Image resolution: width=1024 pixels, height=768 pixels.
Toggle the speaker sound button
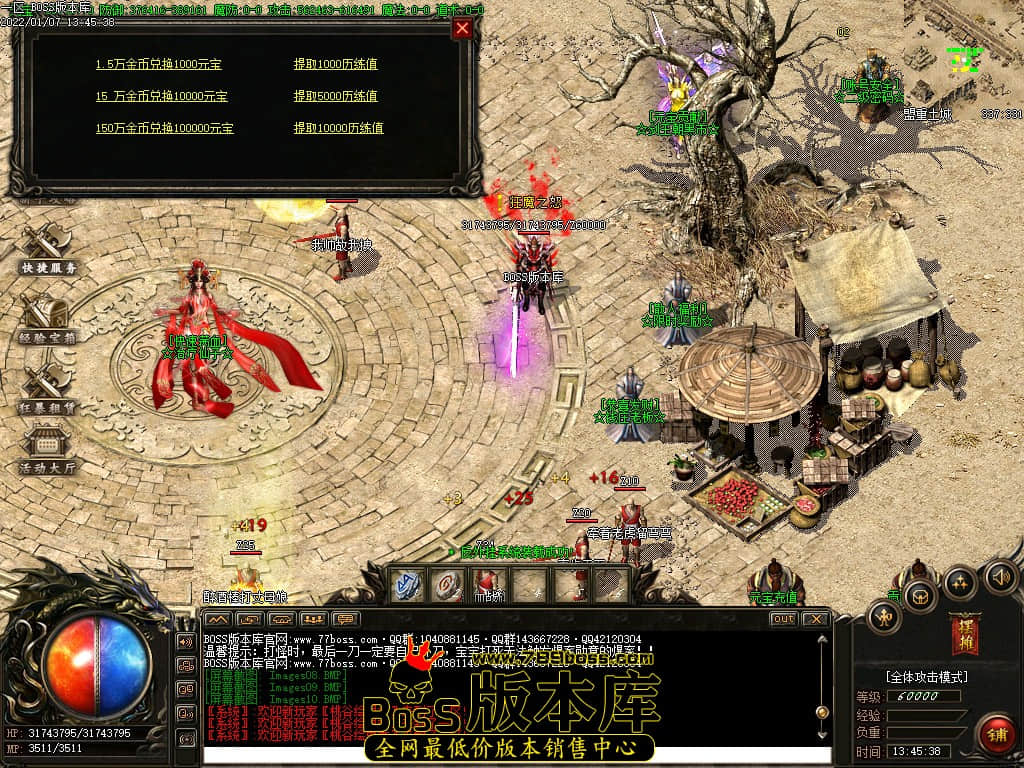1001,577
